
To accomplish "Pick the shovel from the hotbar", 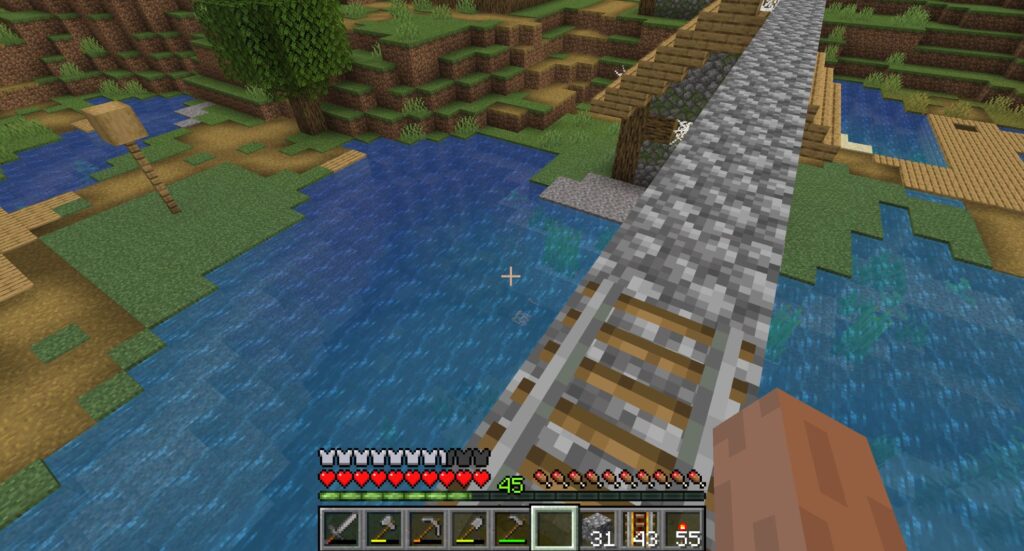I will (x=469, y=527).
